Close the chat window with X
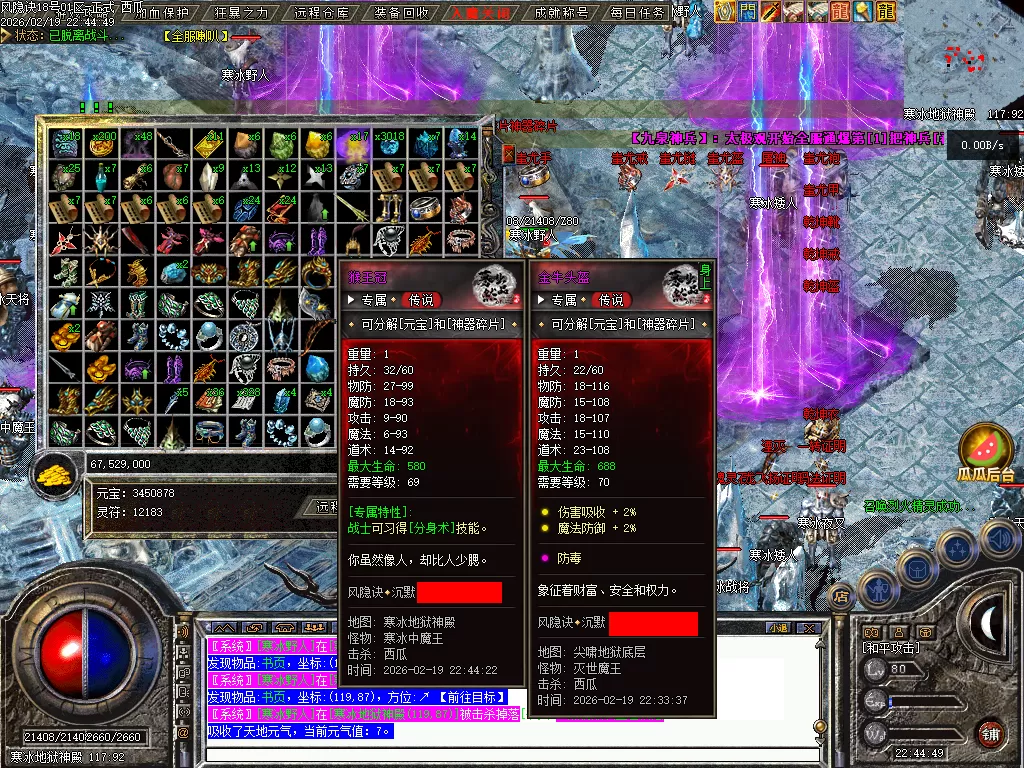 tap(809, 628)
